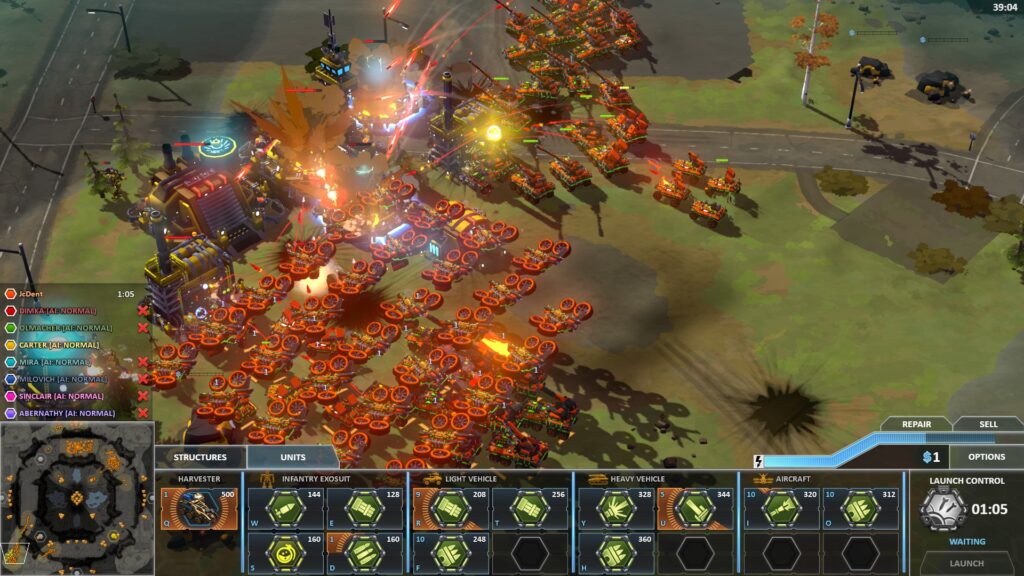Switch to the Structures tab
The image size is (1024, 576).
[200, 457]
